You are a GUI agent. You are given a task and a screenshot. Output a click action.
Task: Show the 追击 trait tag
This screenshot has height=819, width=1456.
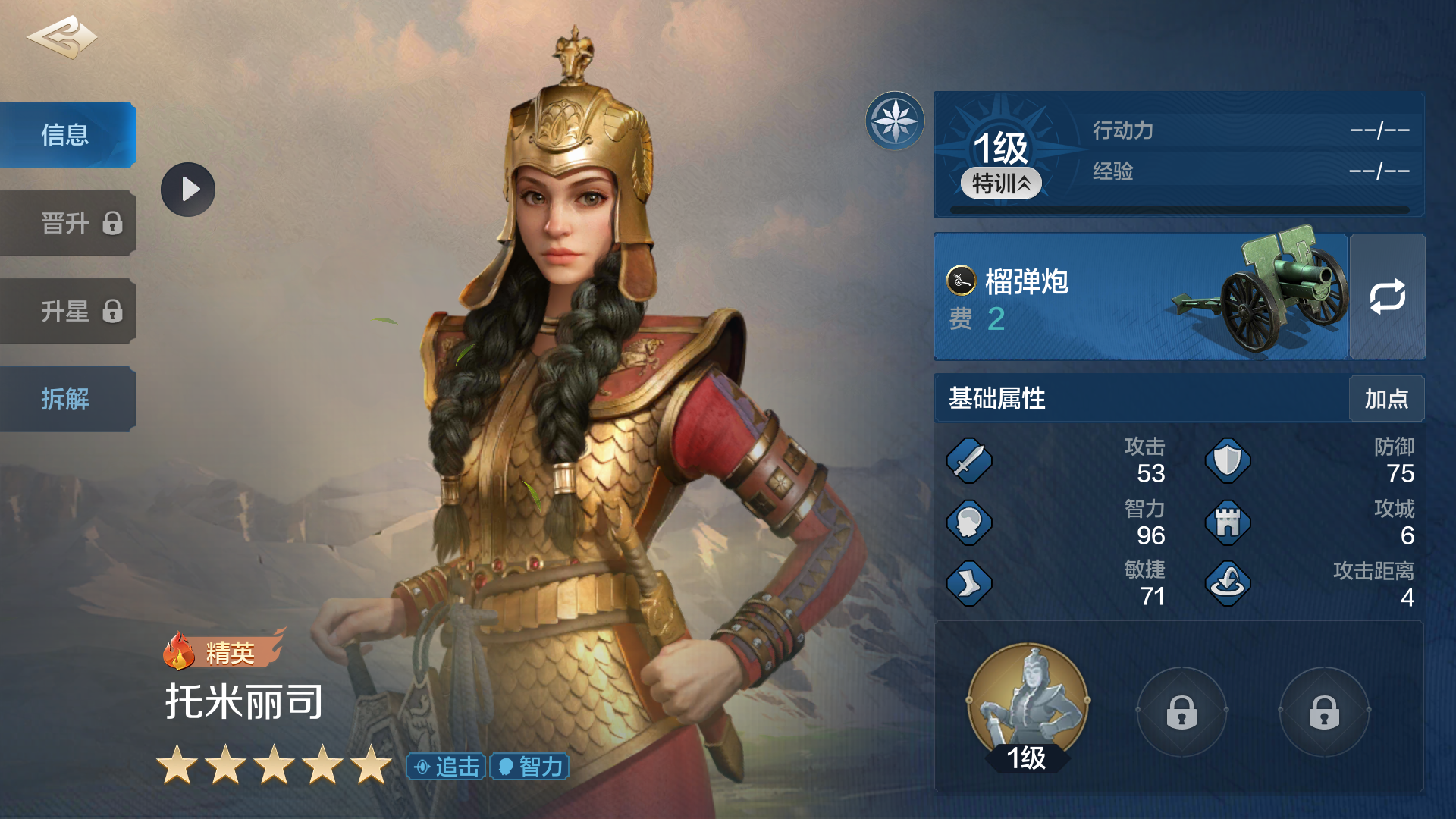tap(447, 767)
